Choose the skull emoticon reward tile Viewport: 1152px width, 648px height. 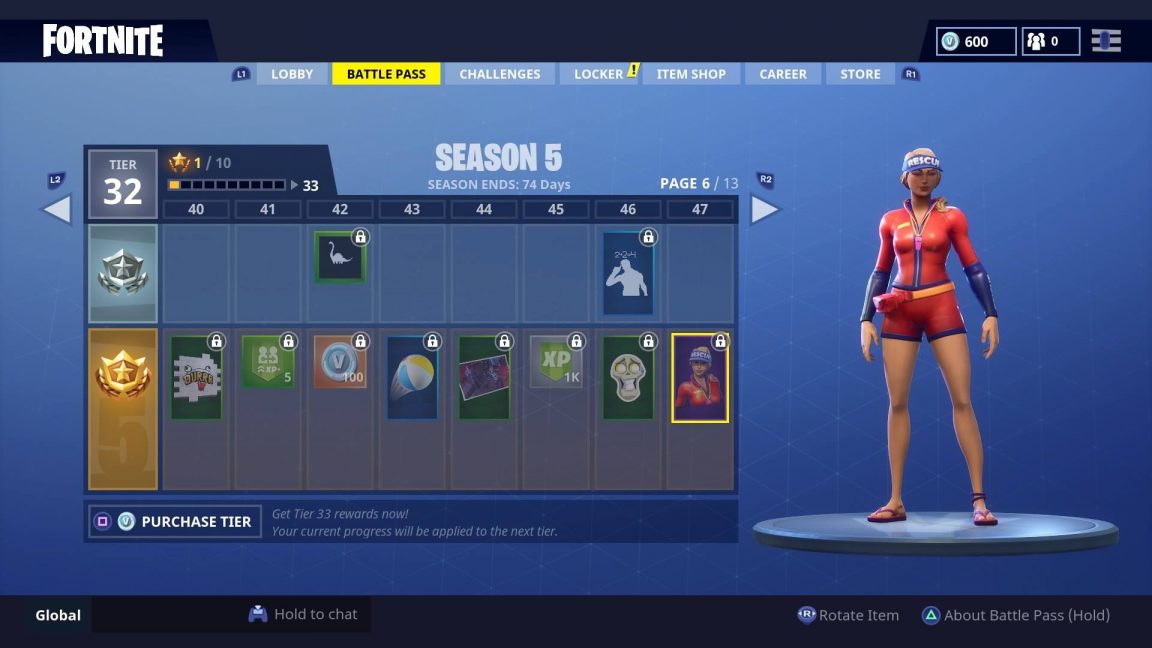[628, 377]
